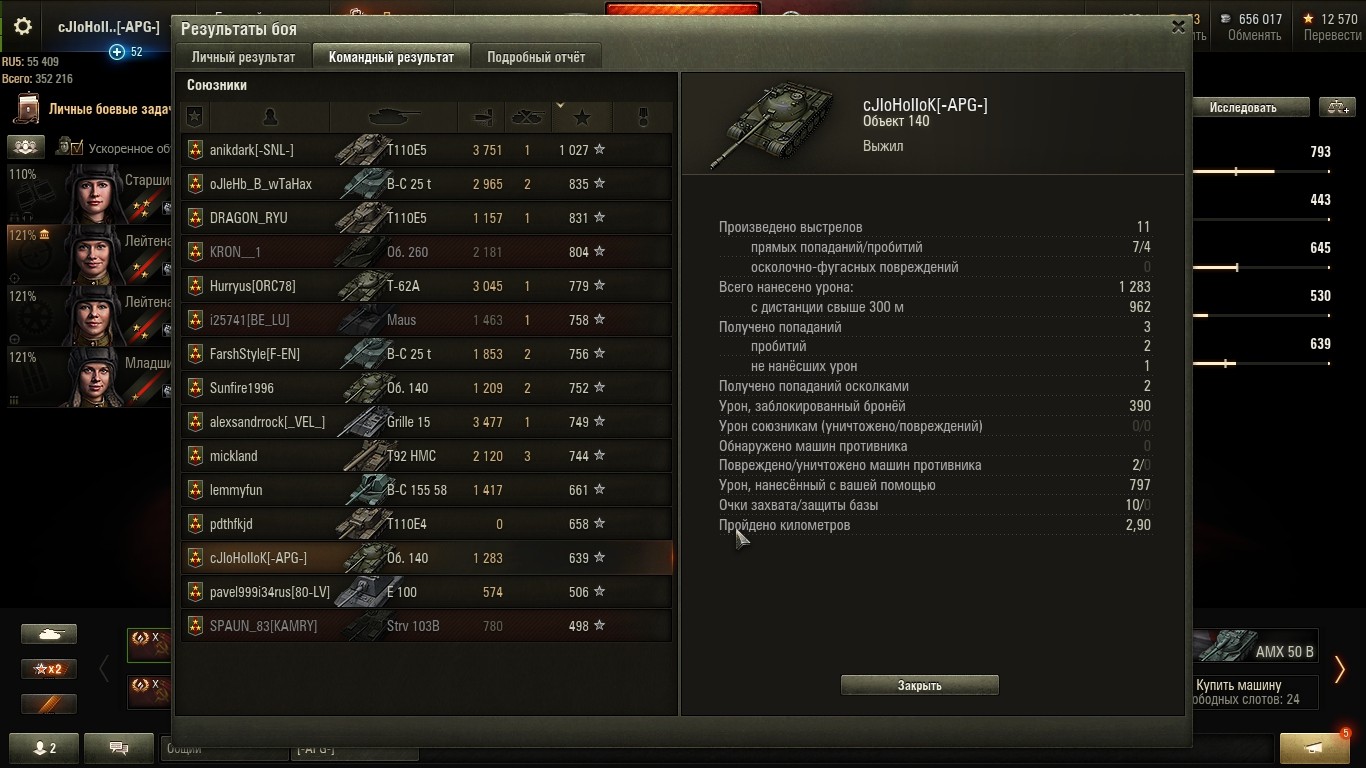Viewport: 1366px width, 768px height.
Task: Sort allies by player name column
Action: pos(269,117)
